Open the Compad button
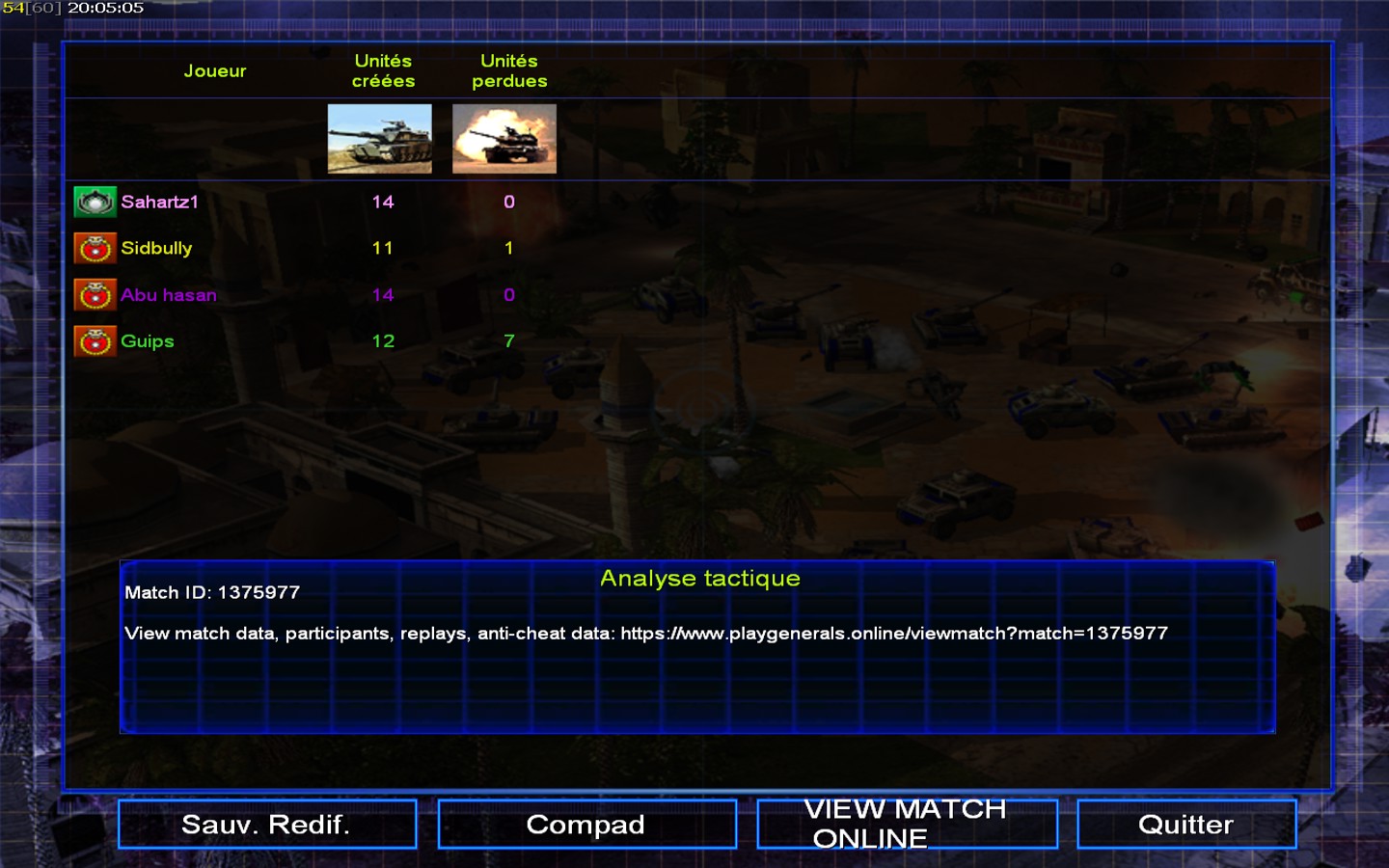 [586, 825]
